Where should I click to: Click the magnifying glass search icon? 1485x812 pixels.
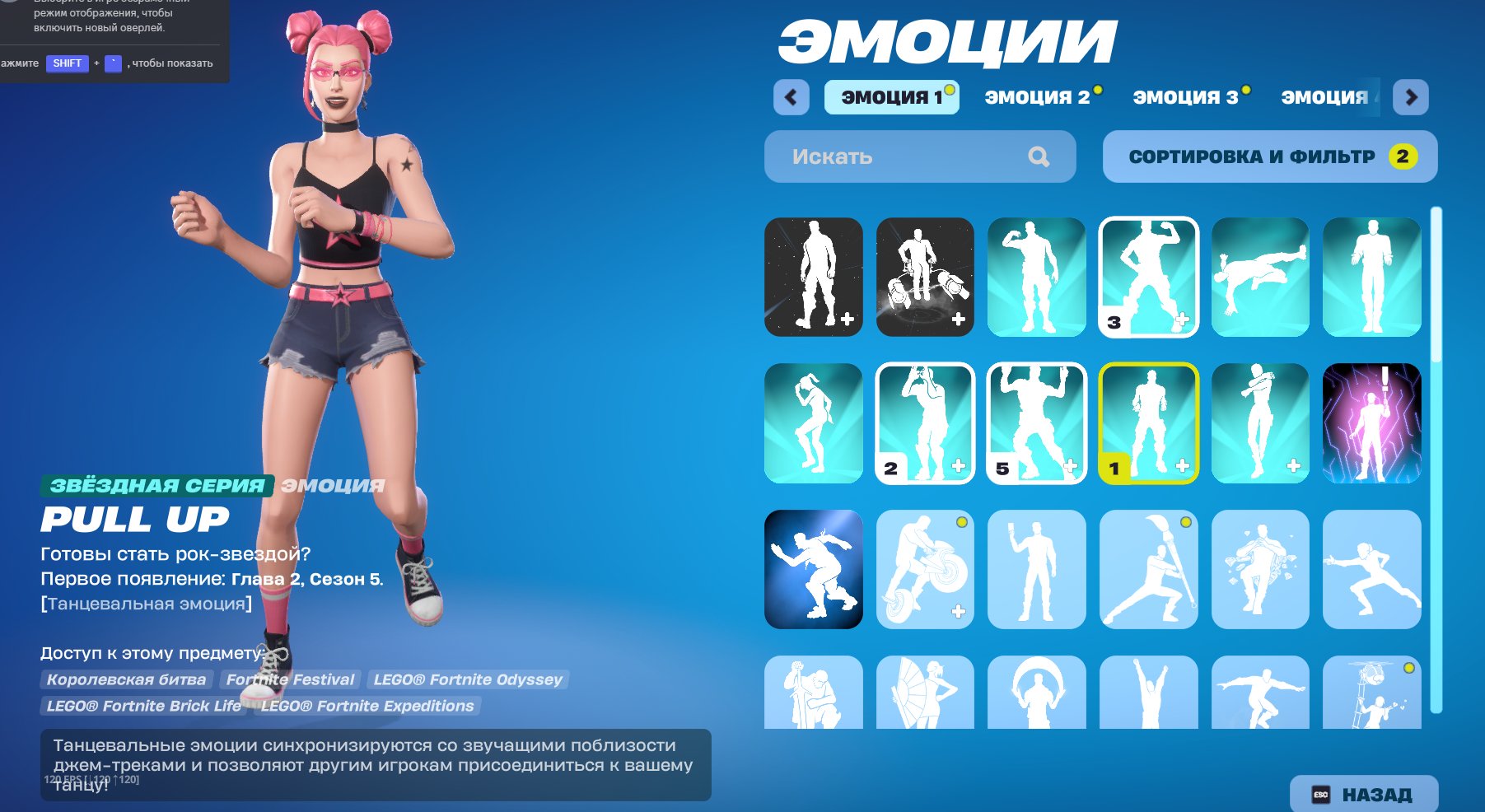tap(1039, 156)
